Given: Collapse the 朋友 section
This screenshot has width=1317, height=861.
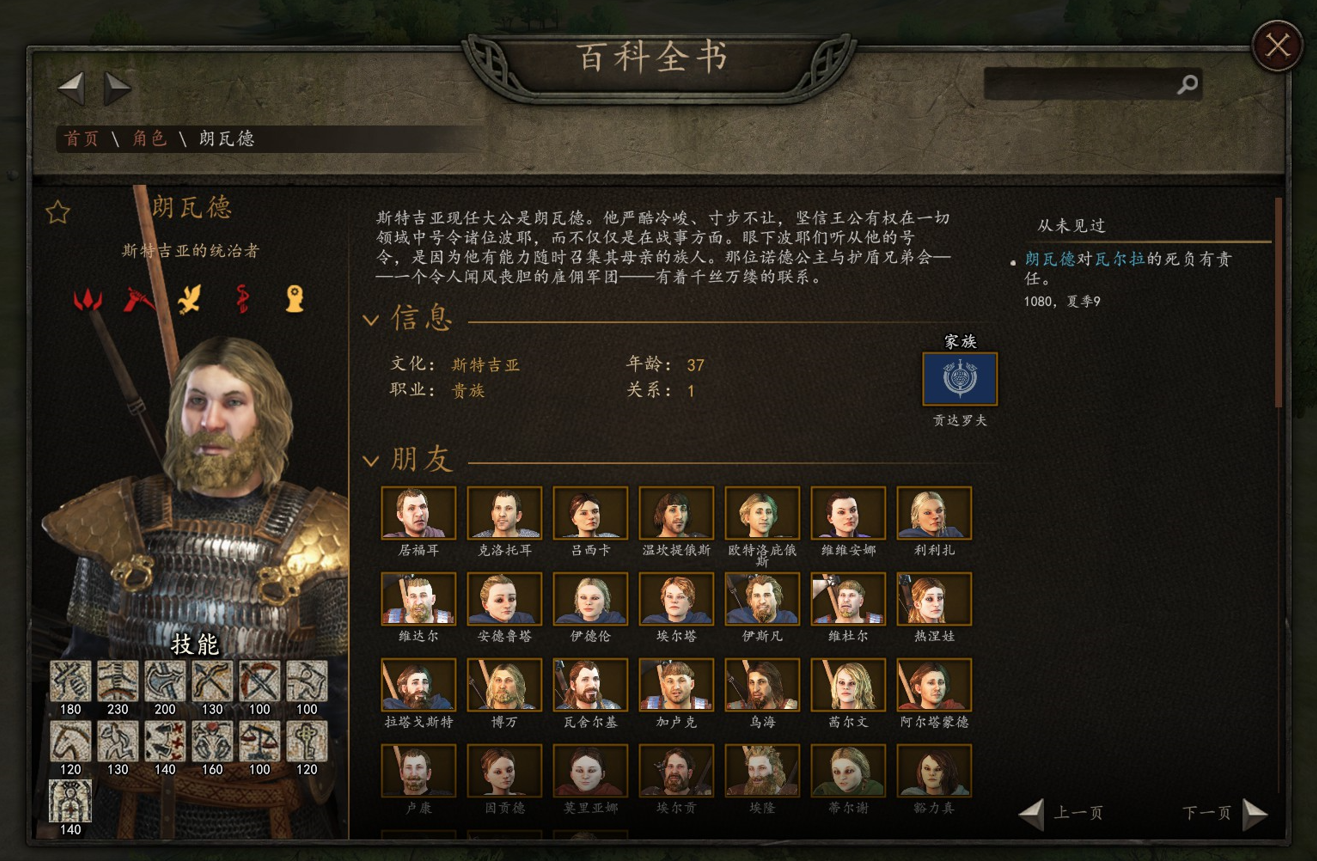Looking at the screenshot, I should coord(371,461).
